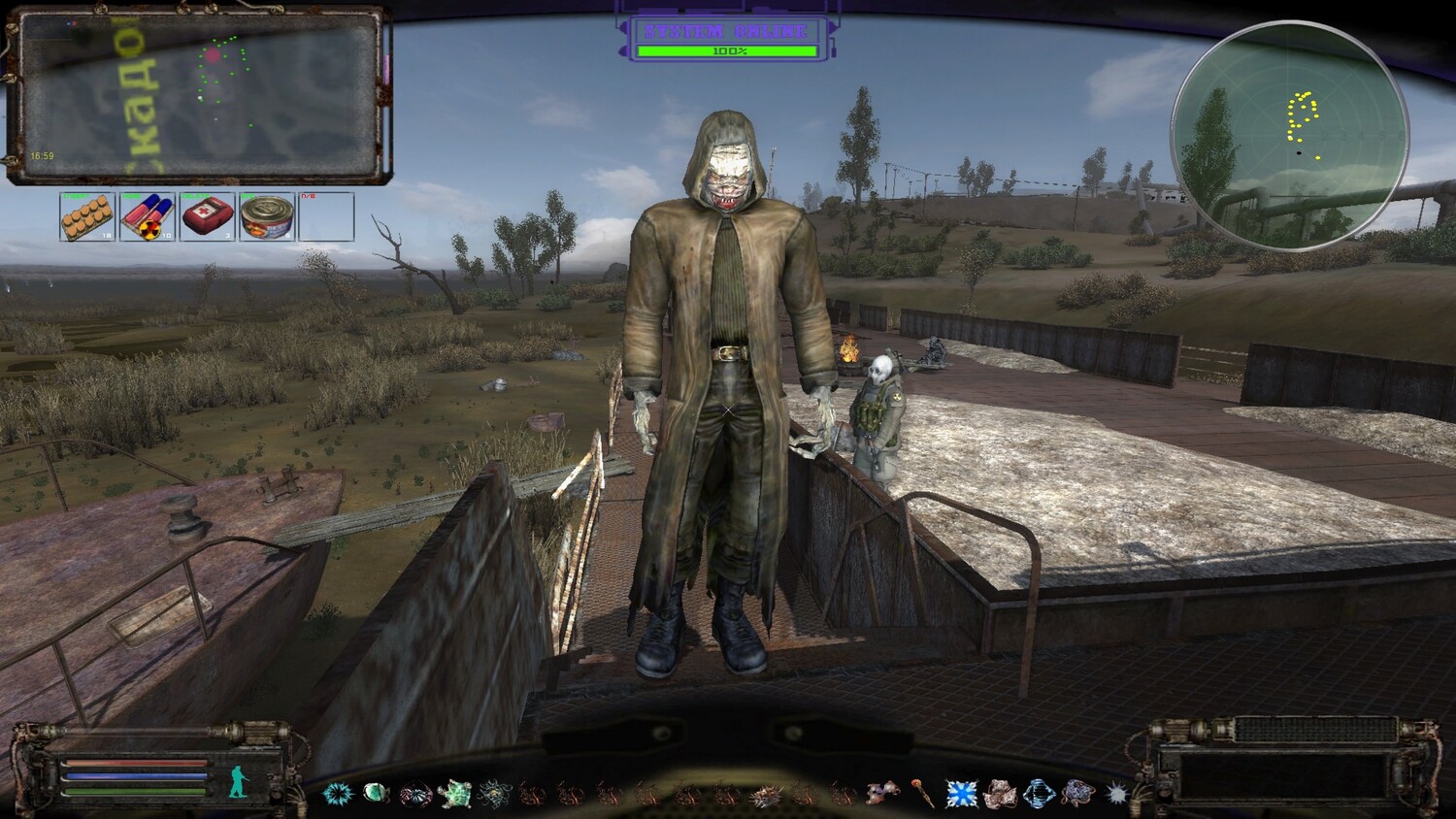Open the rusty-framed PDA map panel
The image size is (1456, 819).
click(198, 95)
